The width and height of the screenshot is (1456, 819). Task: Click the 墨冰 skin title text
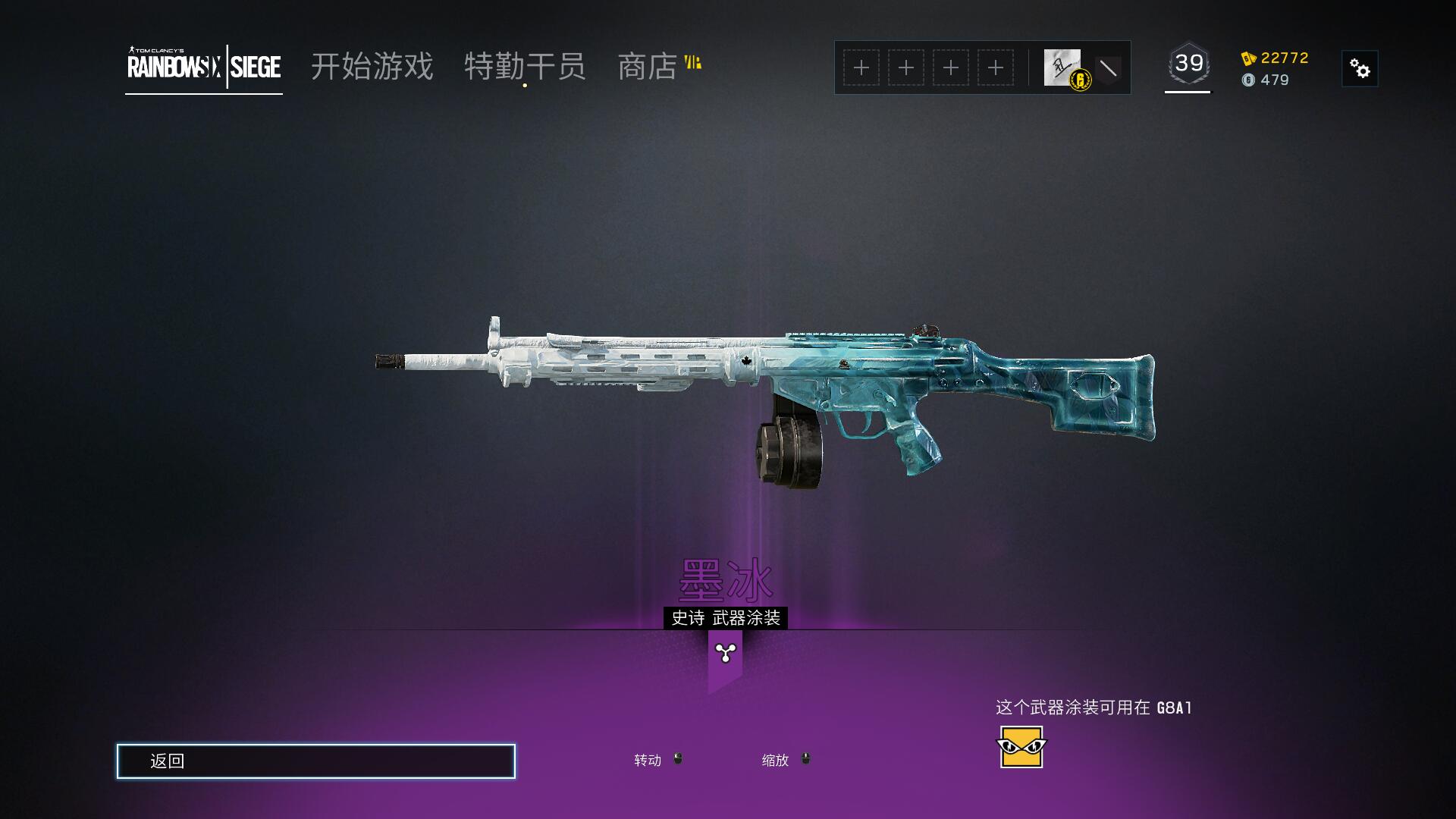[726, 581]
